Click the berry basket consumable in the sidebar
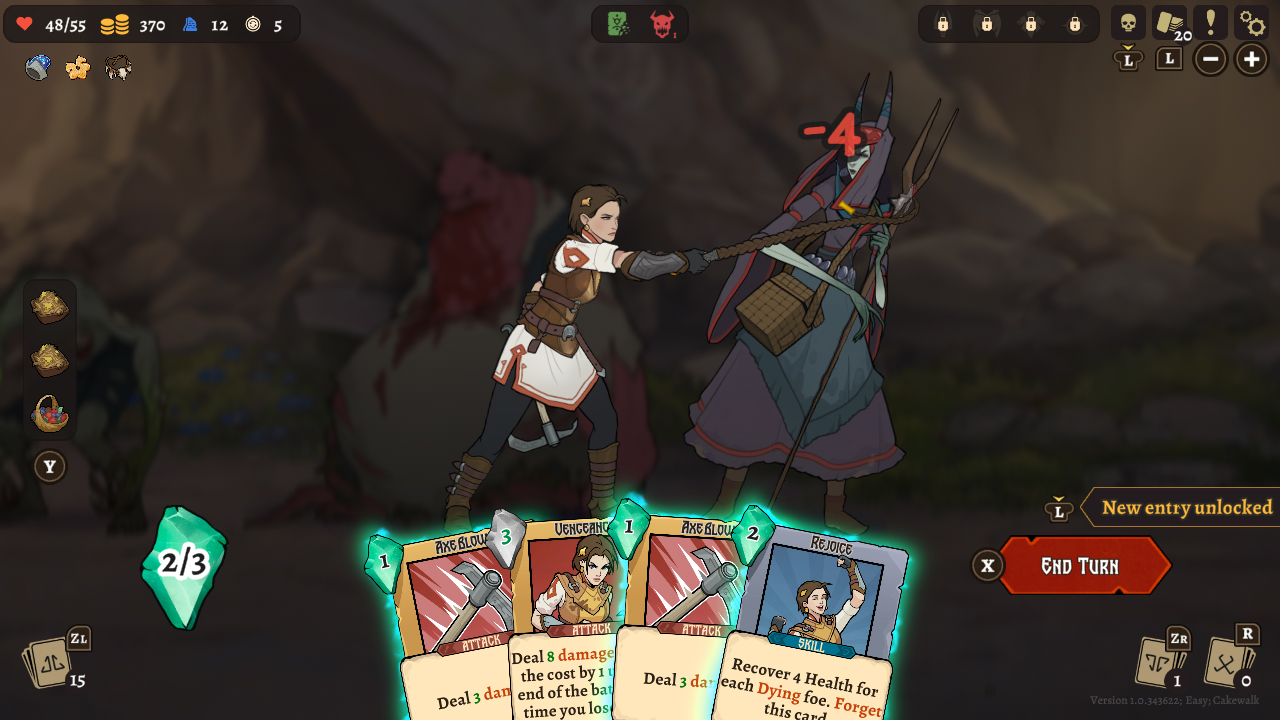 (50, 415)
